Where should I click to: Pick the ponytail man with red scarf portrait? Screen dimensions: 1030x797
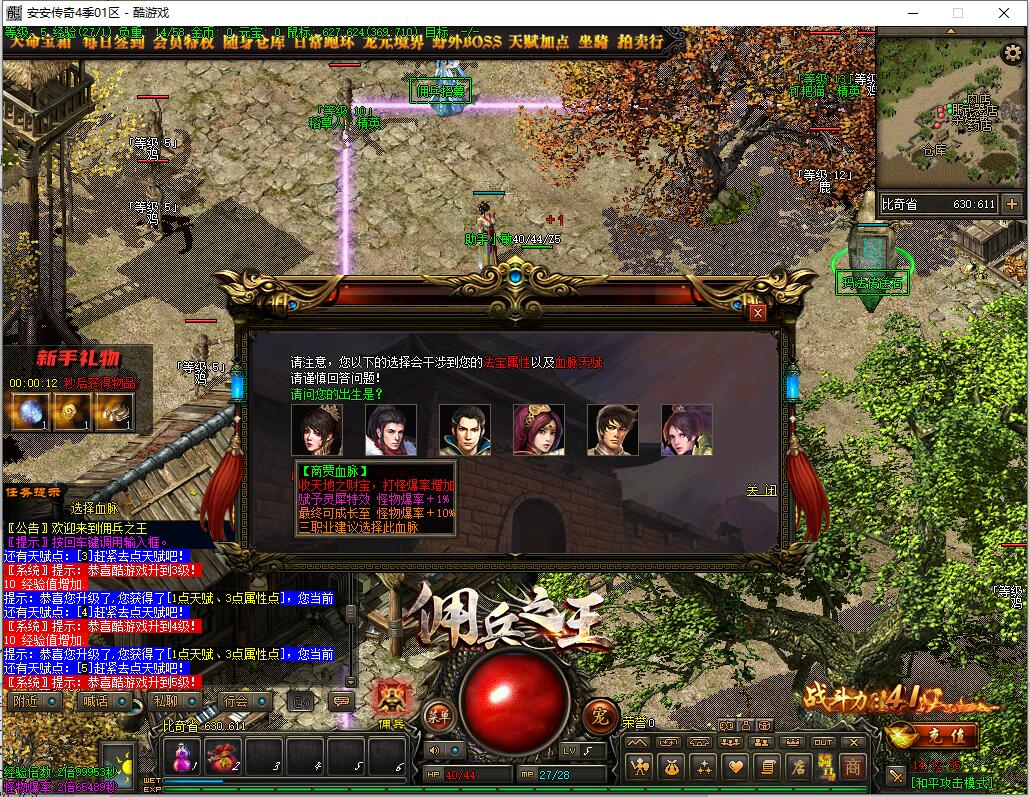391,430
